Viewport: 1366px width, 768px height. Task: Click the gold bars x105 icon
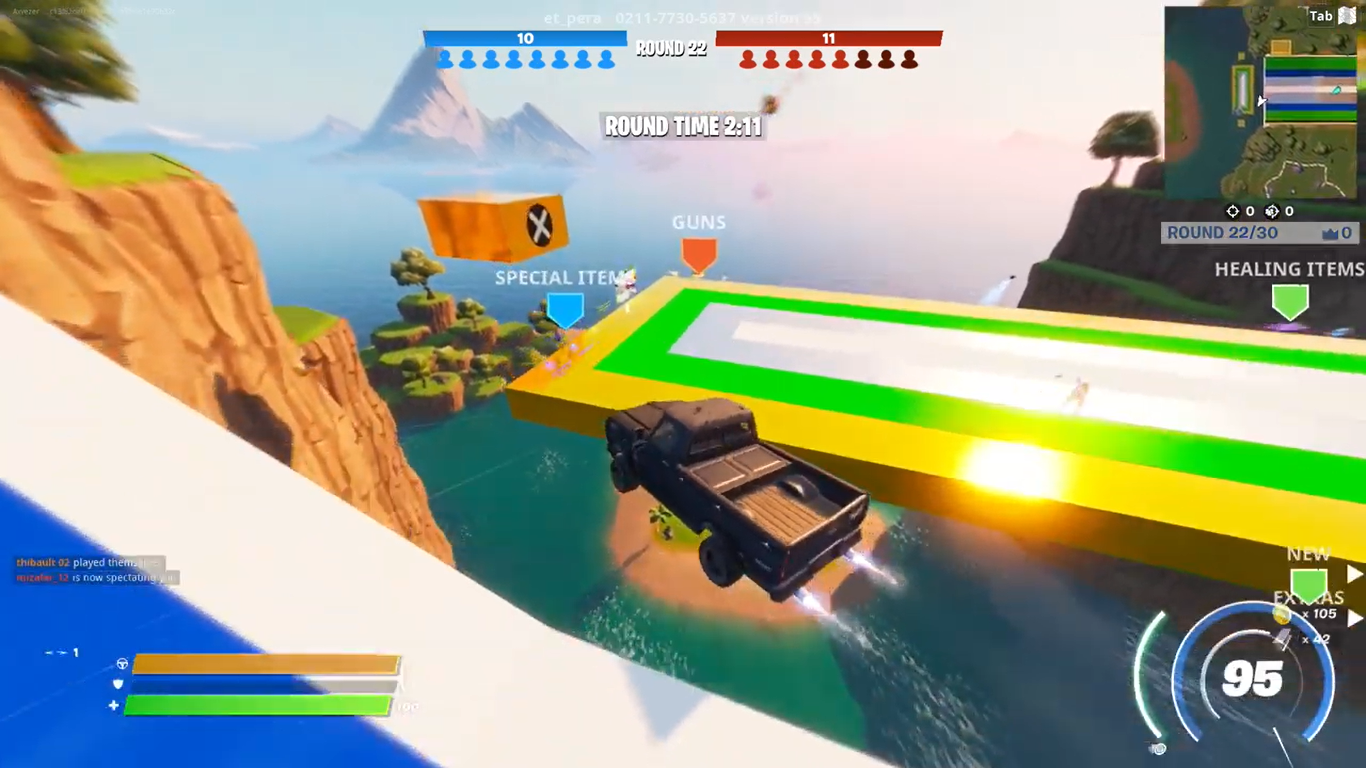(1281, 616)
